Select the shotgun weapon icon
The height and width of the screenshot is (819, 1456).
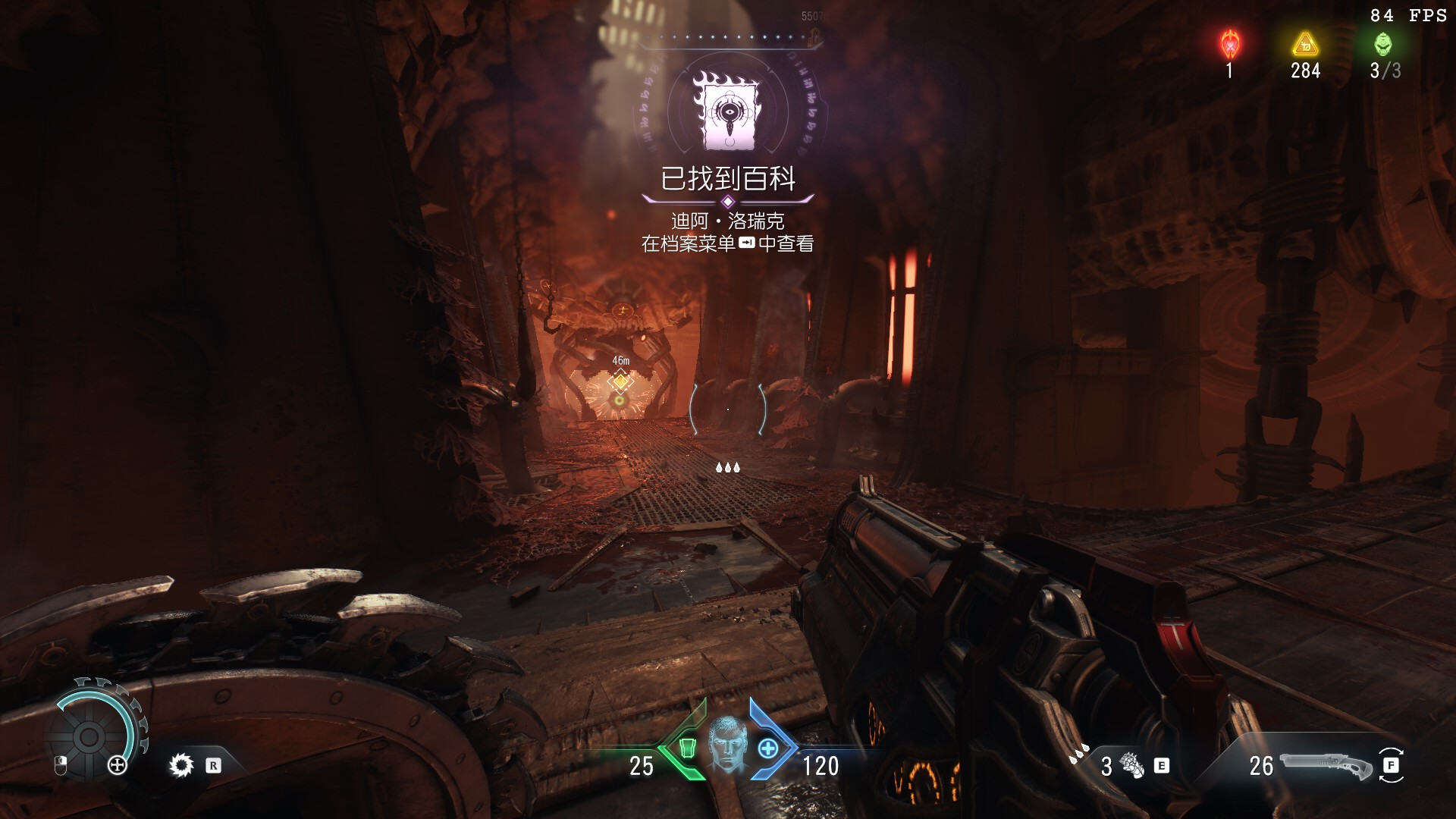[x=1326, y=765]
